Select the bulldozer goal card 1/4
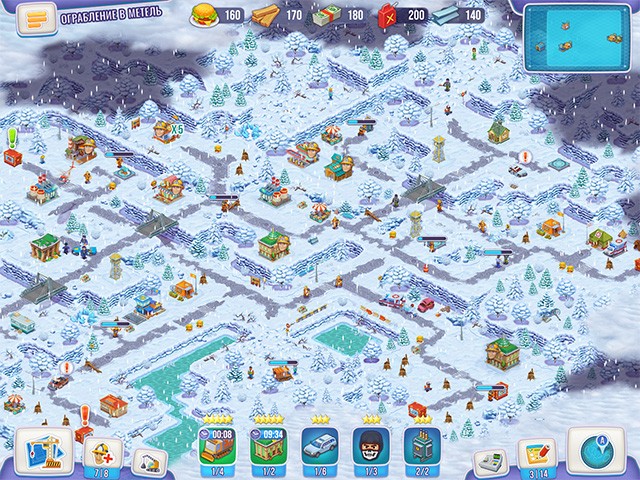 click(x=217, y=447)
